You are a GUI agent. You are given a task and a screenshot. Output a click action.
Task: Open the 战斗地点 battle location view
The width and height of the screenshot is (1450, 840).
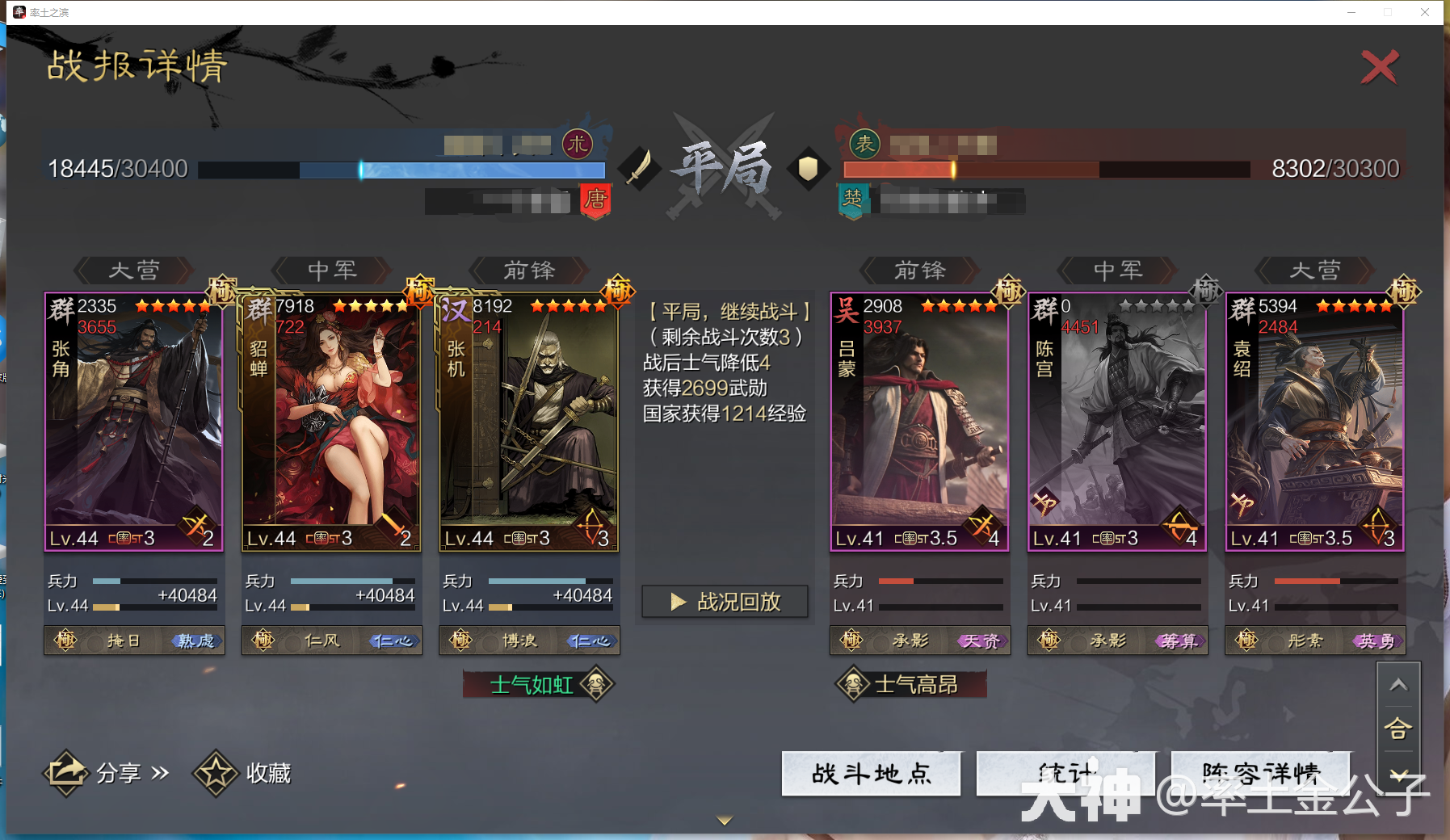pos(871,773)
